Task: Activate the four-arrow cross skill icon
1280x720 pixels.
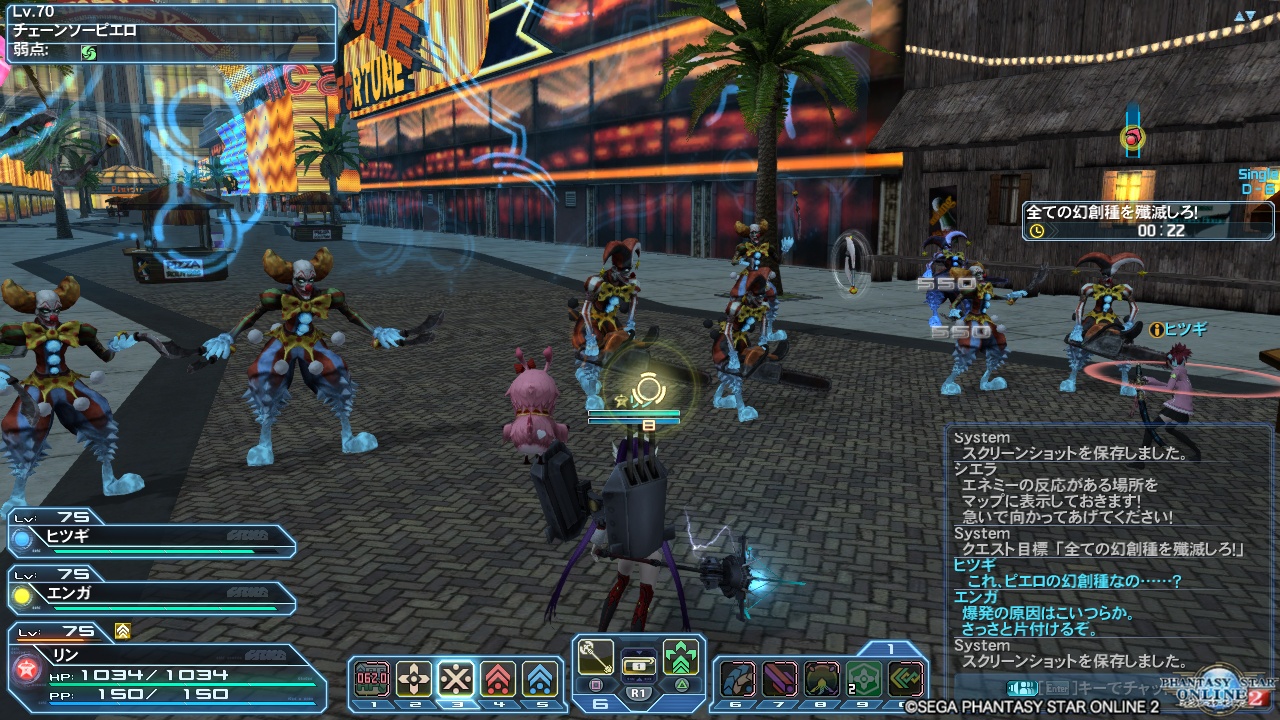Action: coord(414,679)
